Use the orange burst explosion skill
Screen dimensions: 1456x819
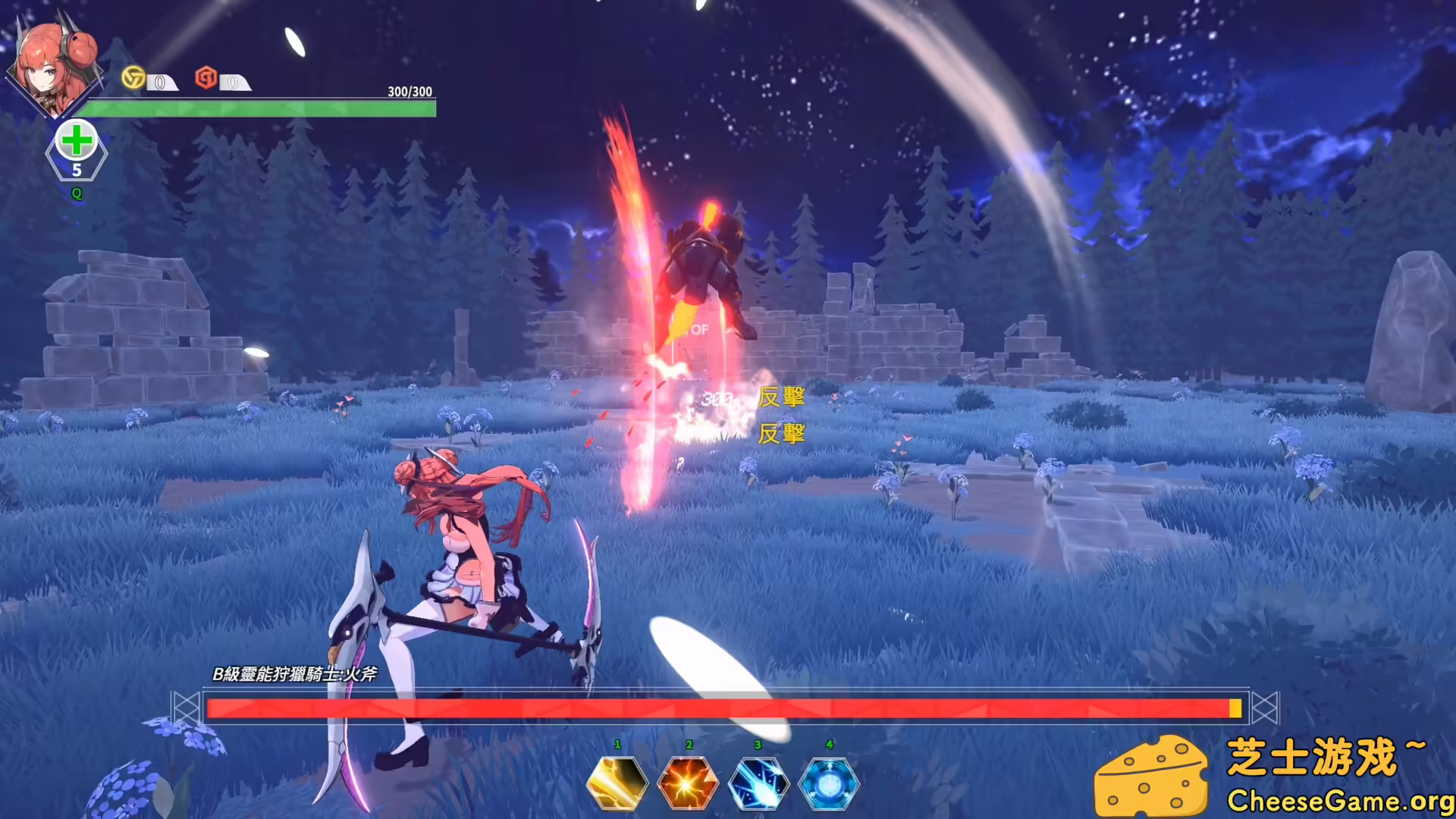(x=688, y=783)
